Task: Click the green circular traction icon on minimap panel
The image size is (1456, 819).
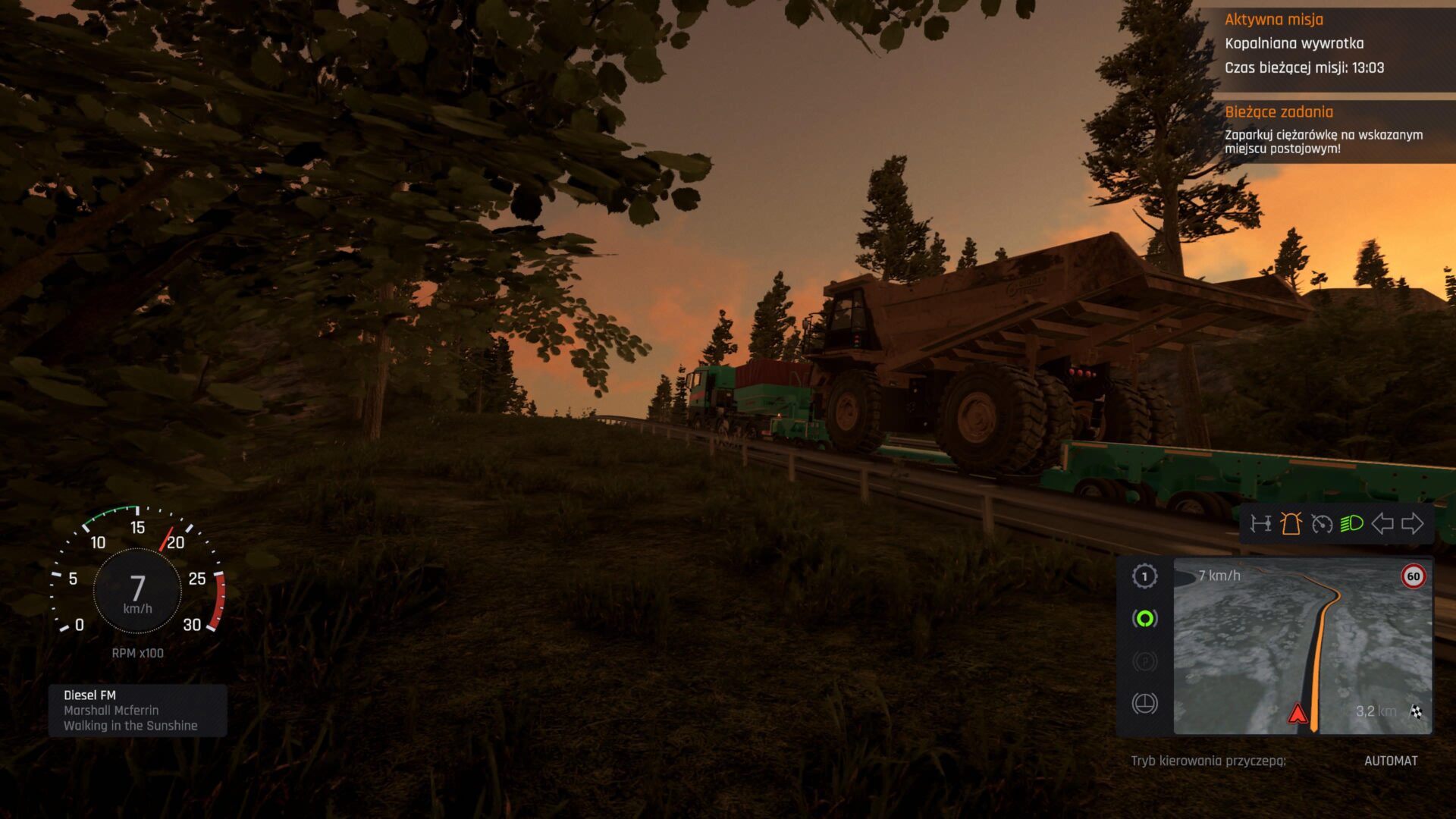Action: (x=1144, y=618)
